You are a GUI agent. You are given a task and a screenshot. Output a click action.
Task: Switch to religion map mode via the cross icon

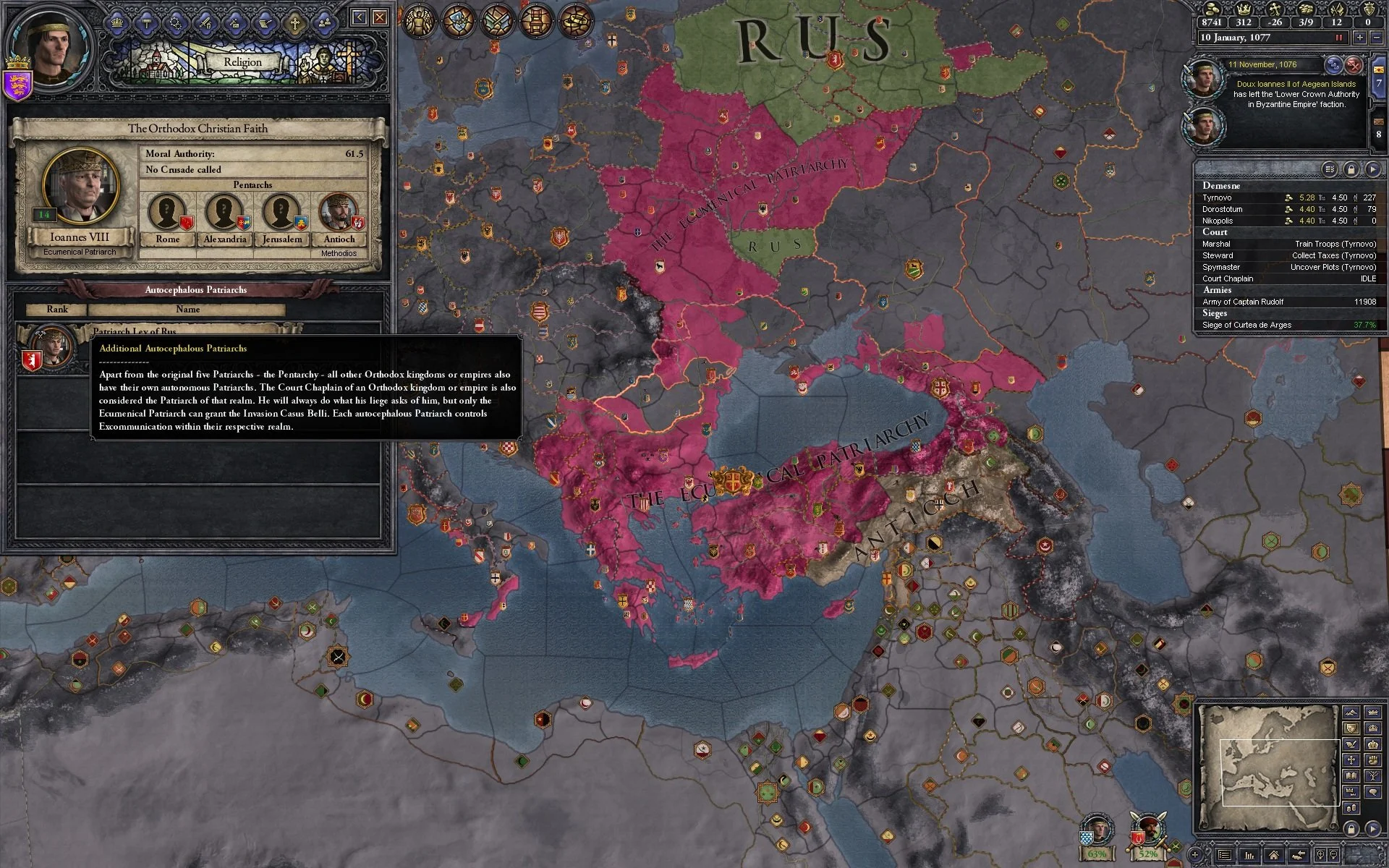1351,759
